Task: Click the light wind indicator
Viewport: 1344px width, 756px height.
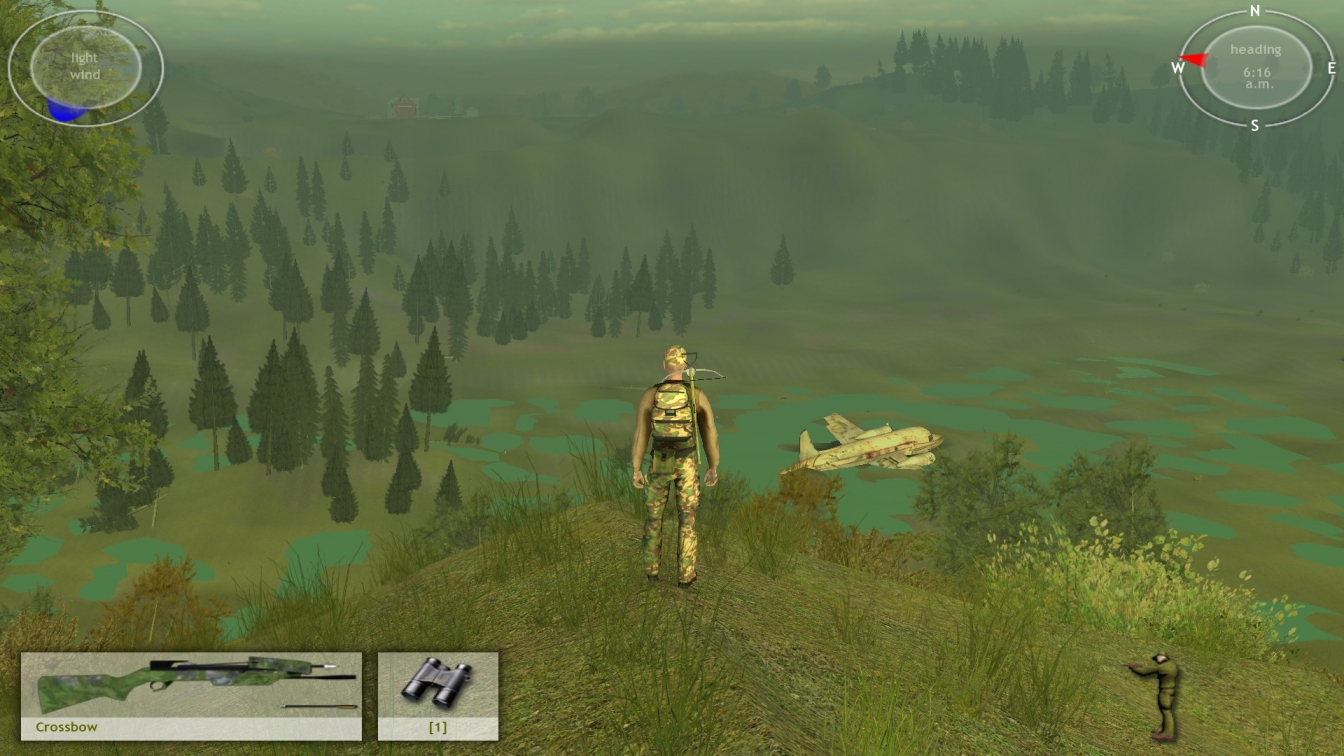Action: 85,68
